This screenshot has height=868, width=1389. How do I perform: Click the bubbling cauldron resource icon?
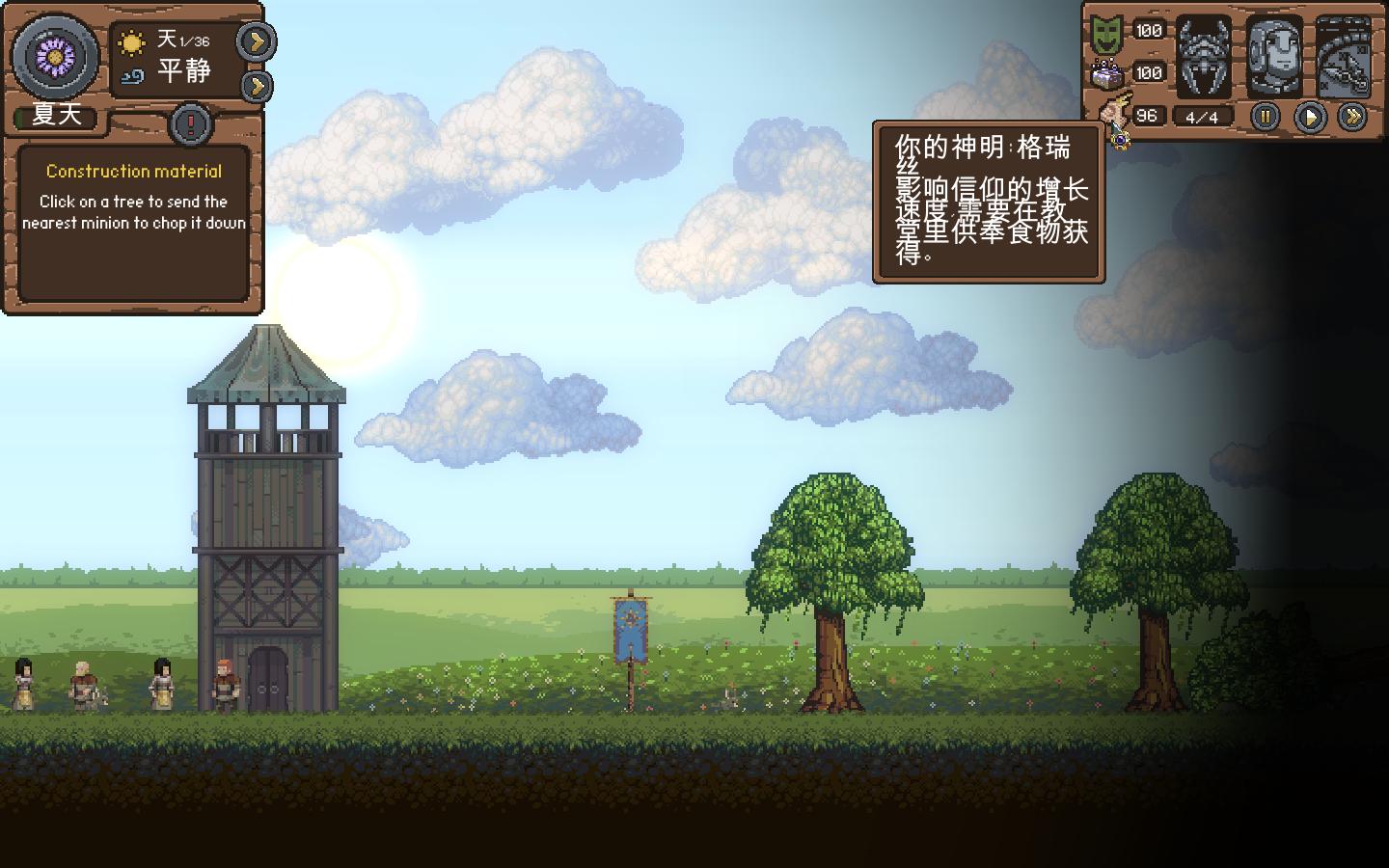pos(1106,74)
